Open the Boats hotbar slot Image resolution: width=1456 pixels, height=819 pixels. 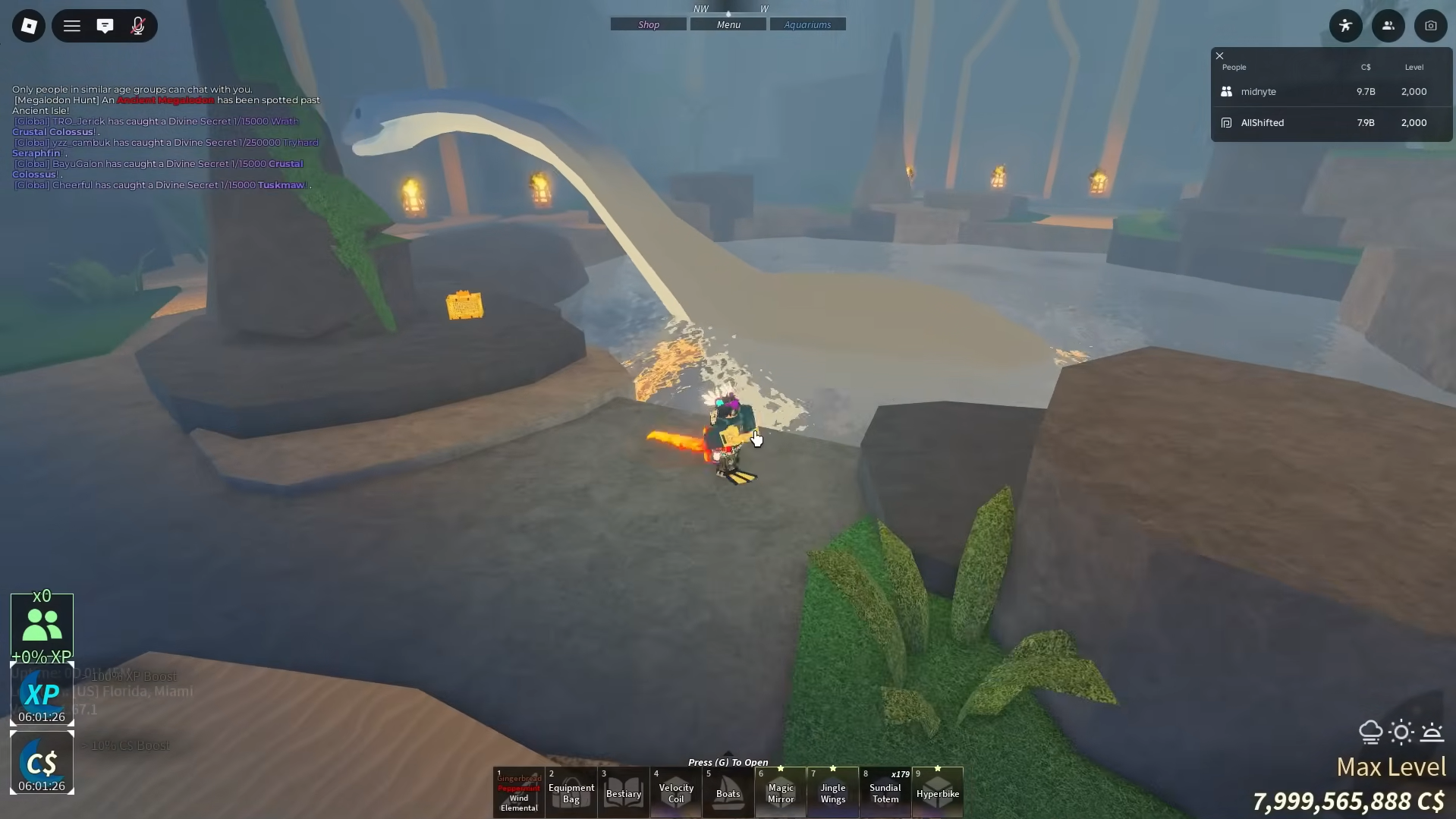coord(728,792)
